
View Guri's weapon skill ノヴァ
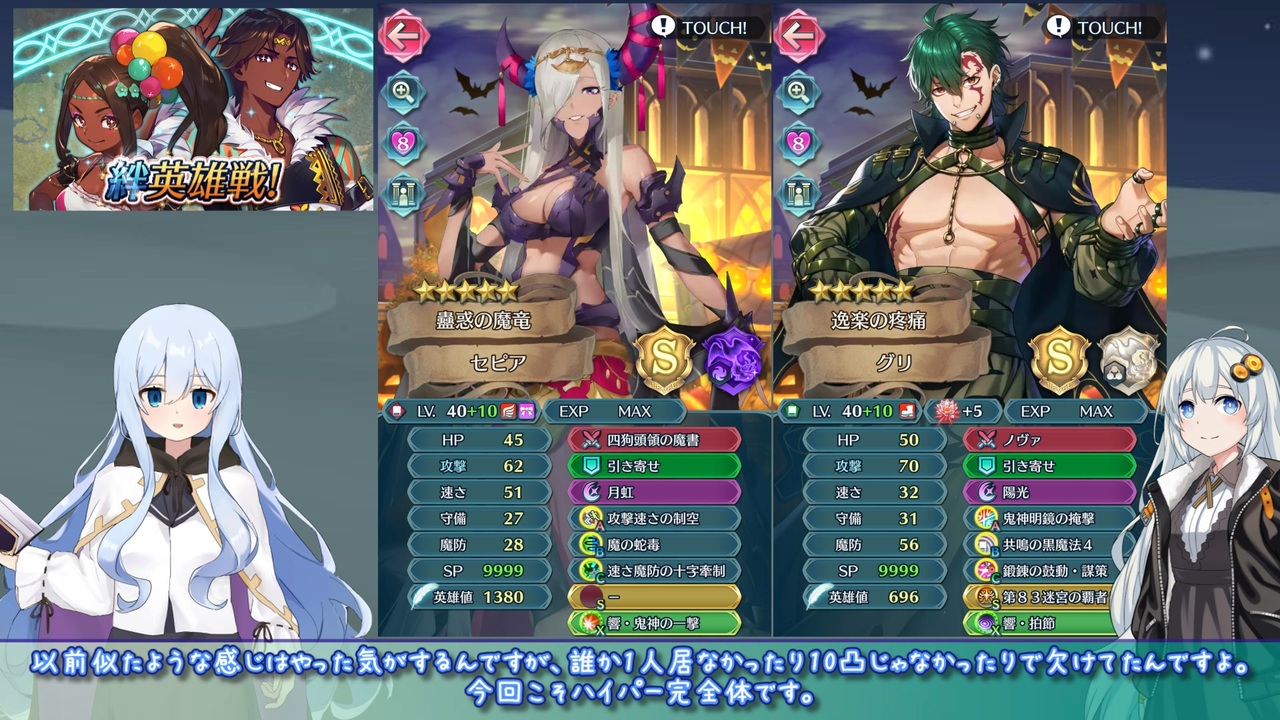tap(1048, 438)
